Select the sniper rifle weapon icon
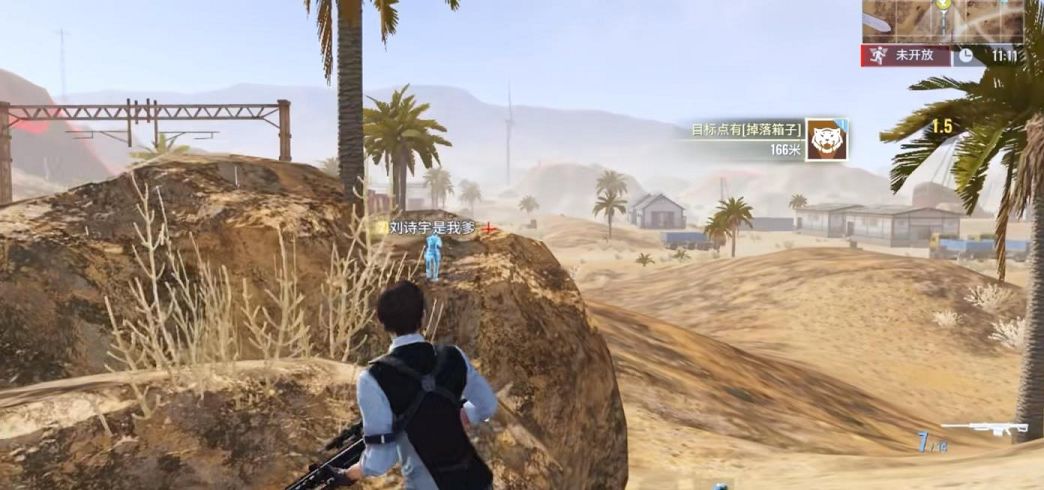 coord(984,428)
